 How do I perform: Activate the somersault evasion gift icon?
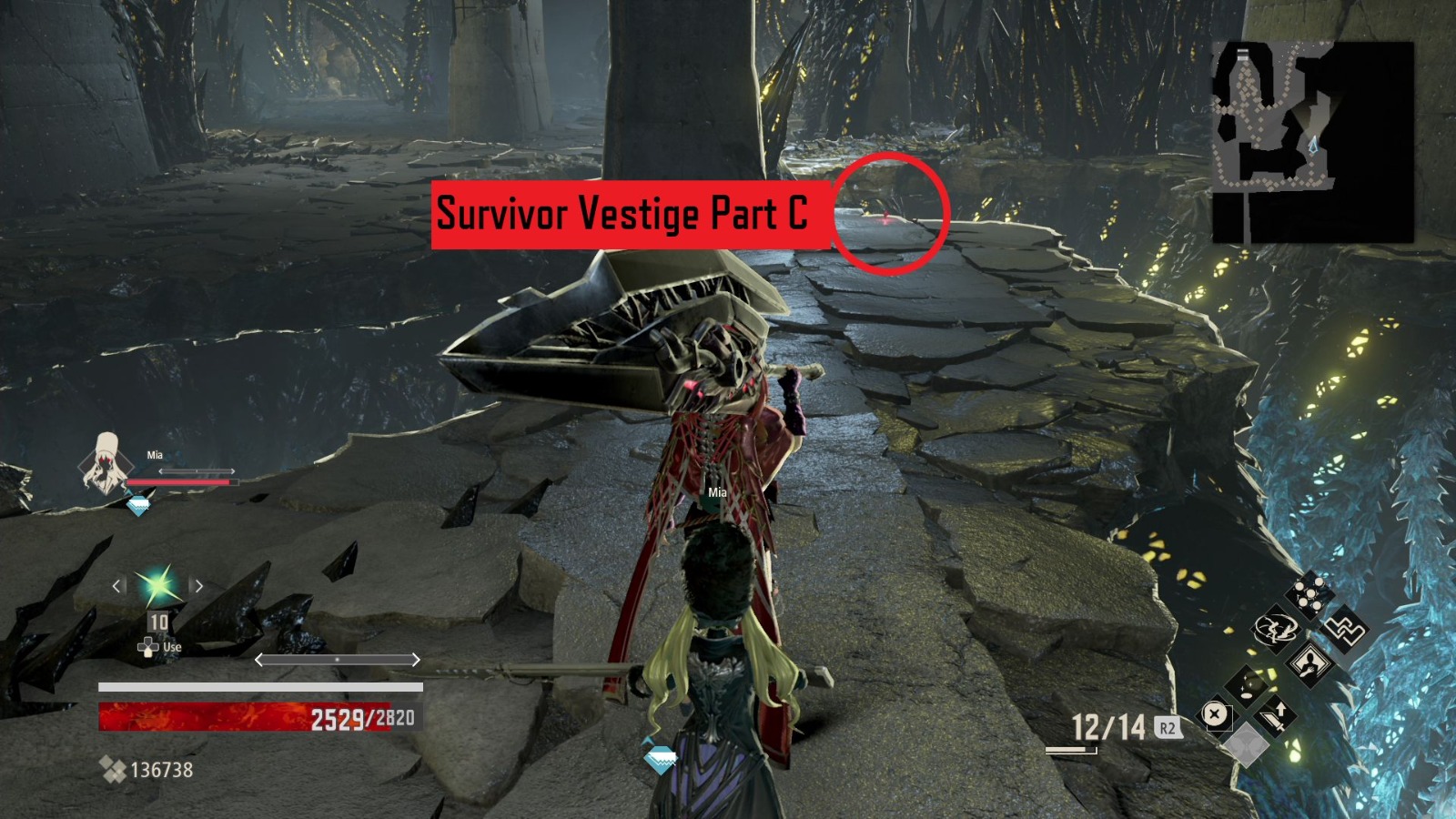(x=1275, y=630)
